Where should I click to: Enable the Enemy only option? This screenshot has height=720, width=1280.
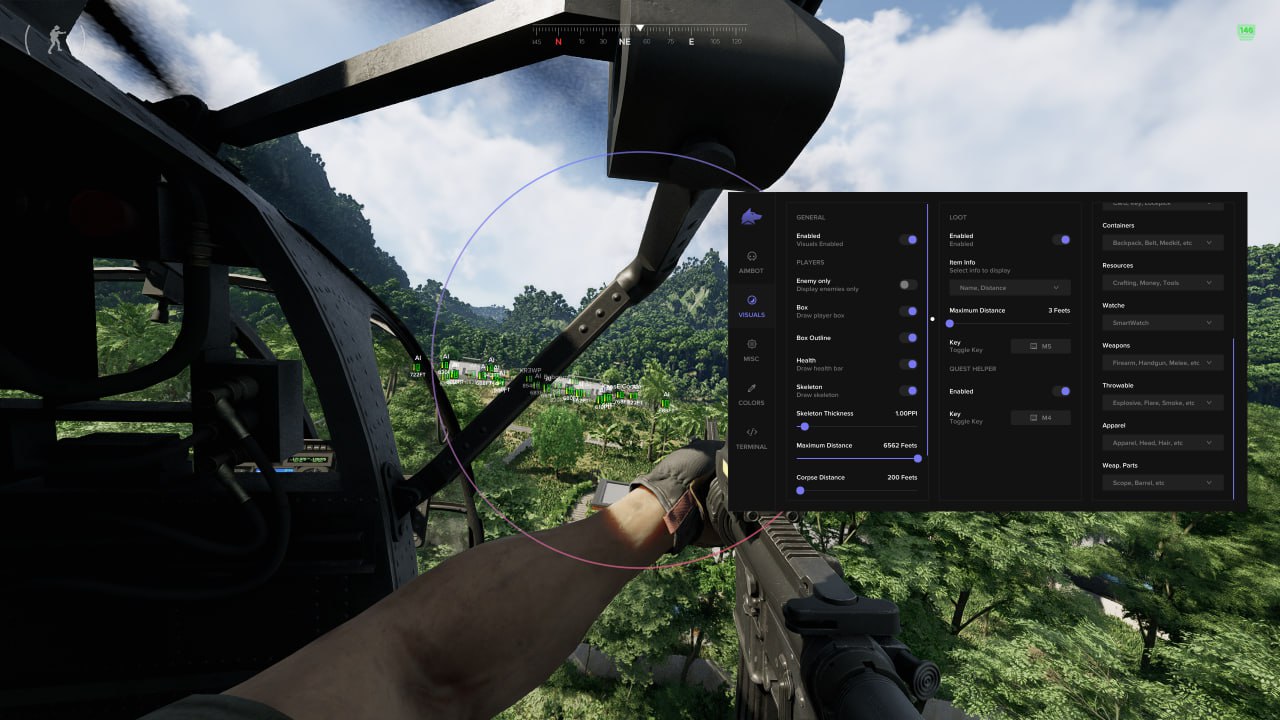tap(908, 284)
